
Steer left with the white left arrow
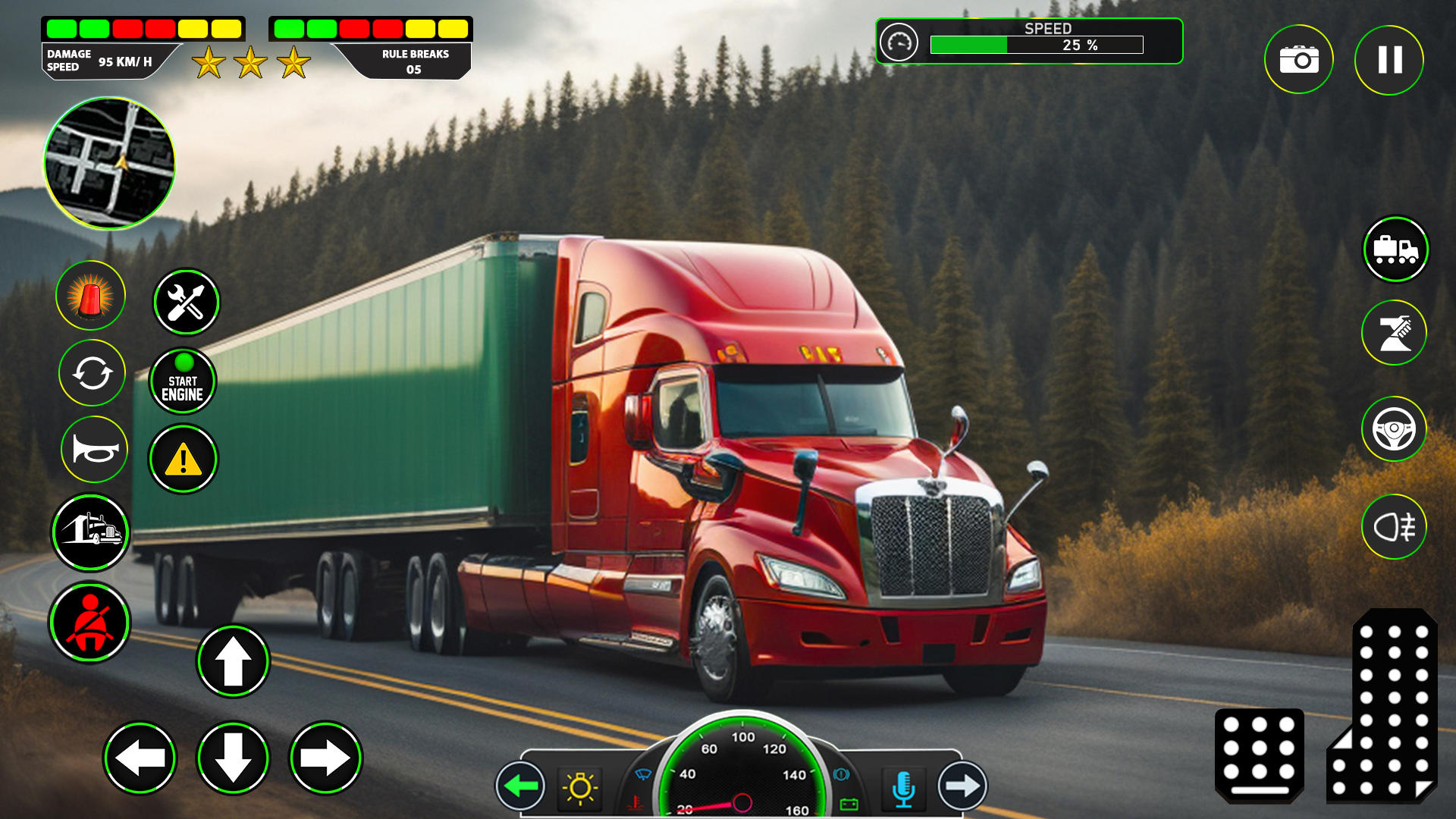[x=140, y=758]
